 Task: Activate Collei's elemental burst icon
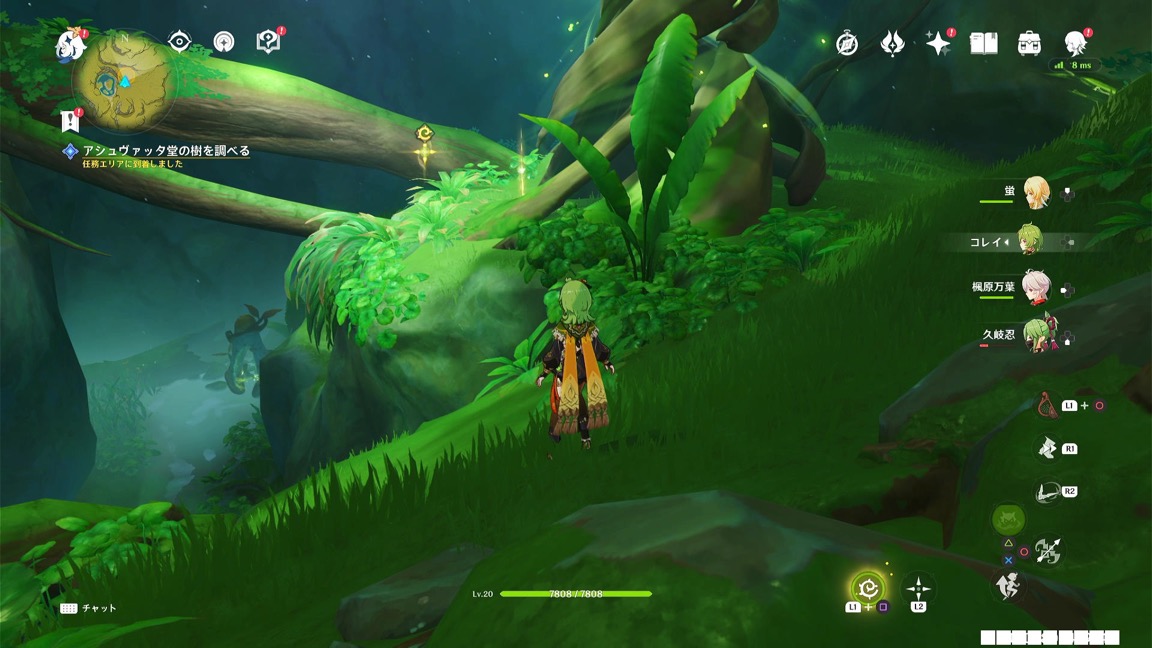[1010, 520]
